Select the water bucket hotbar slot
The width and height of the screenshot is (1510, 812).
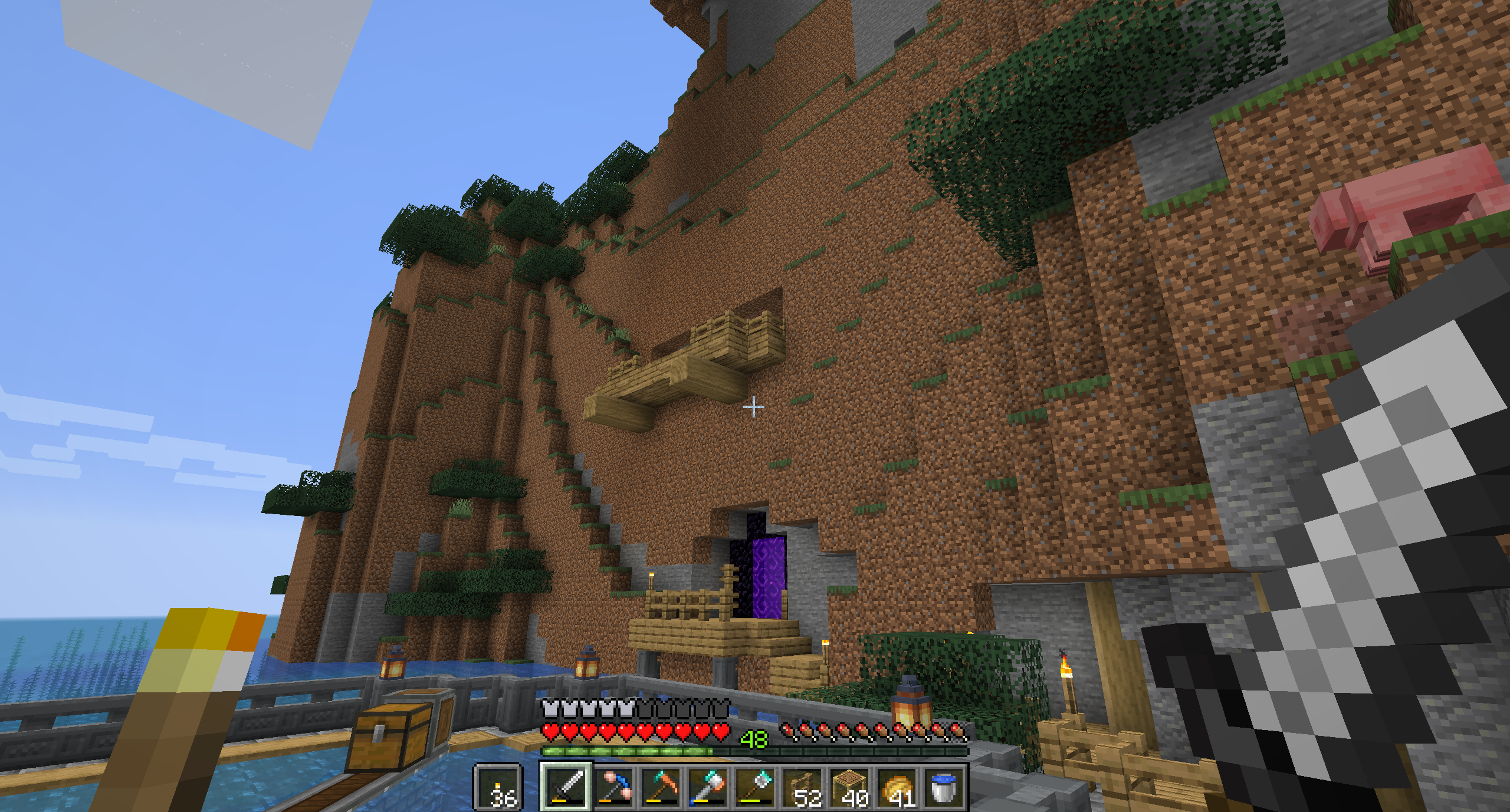(944, 787)
